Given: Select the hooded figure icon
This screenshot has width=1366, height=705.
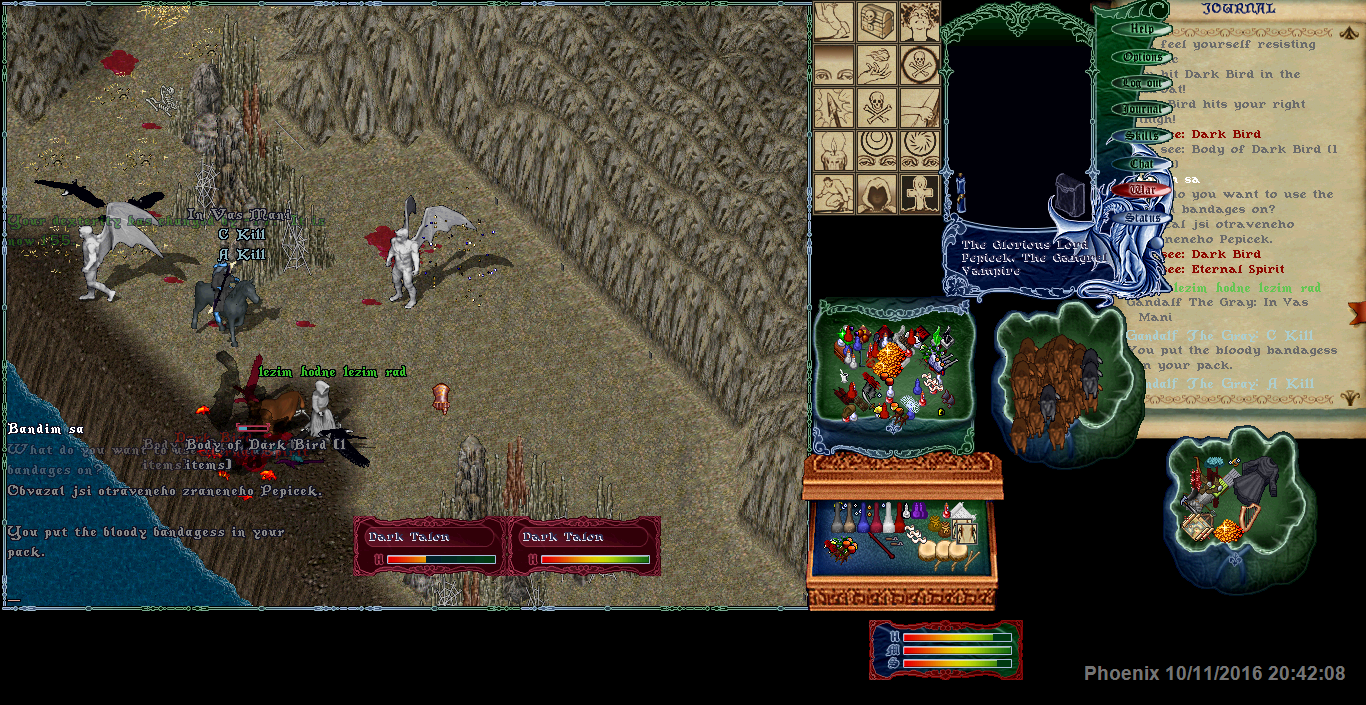Looking at the screenshot, I should (x=876, y=194).
